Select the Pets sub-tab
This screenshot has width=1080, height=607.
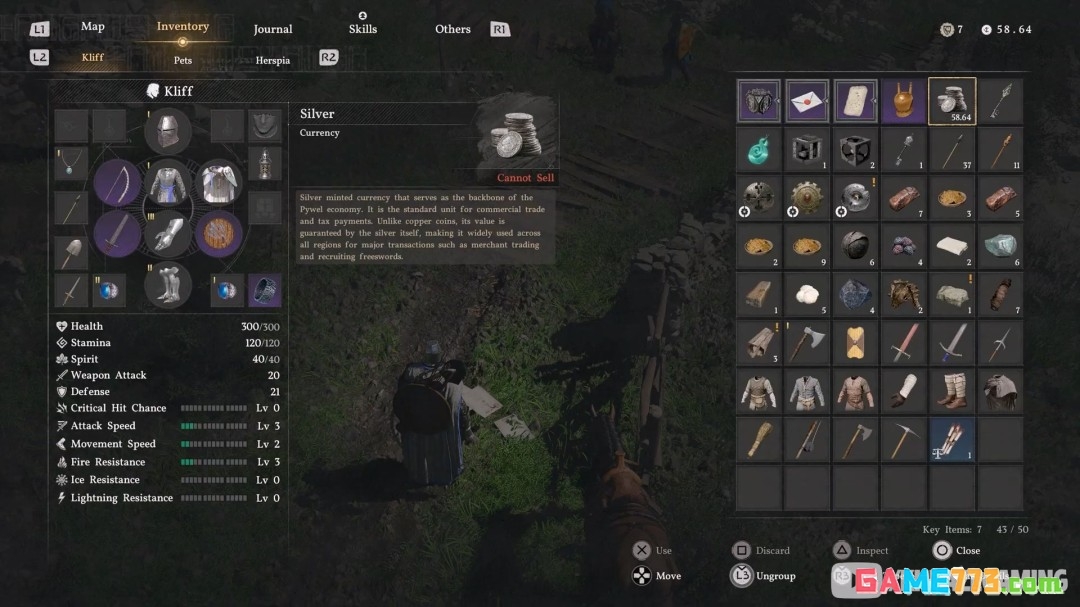point(183,60)
